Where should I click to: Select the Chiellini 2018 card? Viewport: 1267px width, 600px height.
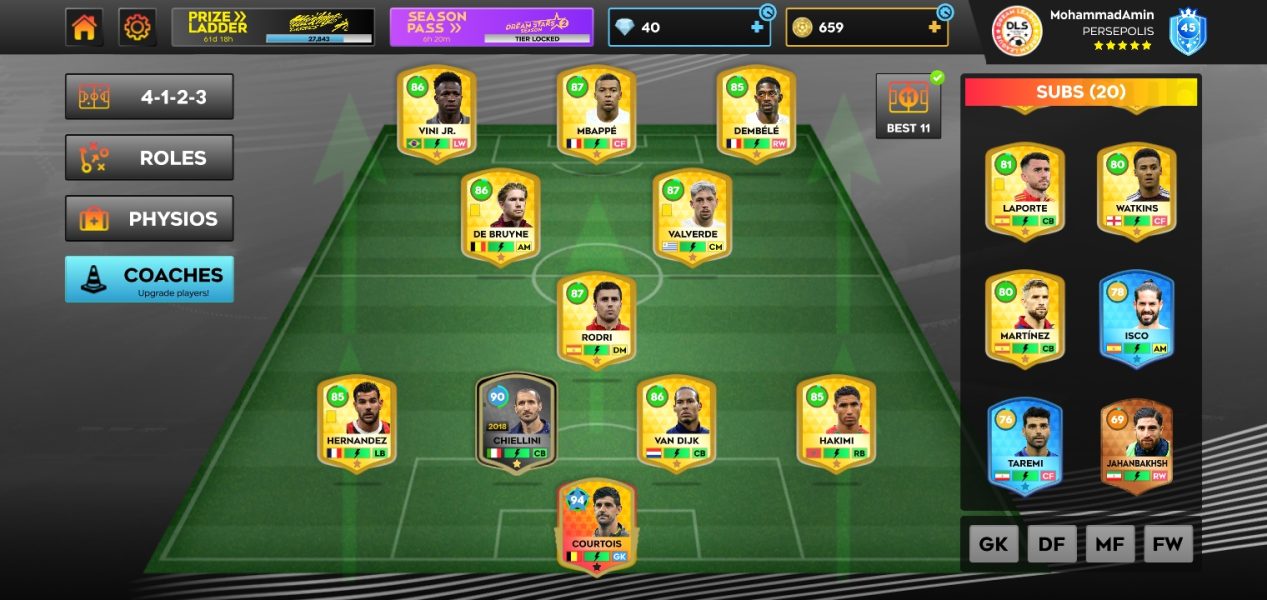click(516, 423)
